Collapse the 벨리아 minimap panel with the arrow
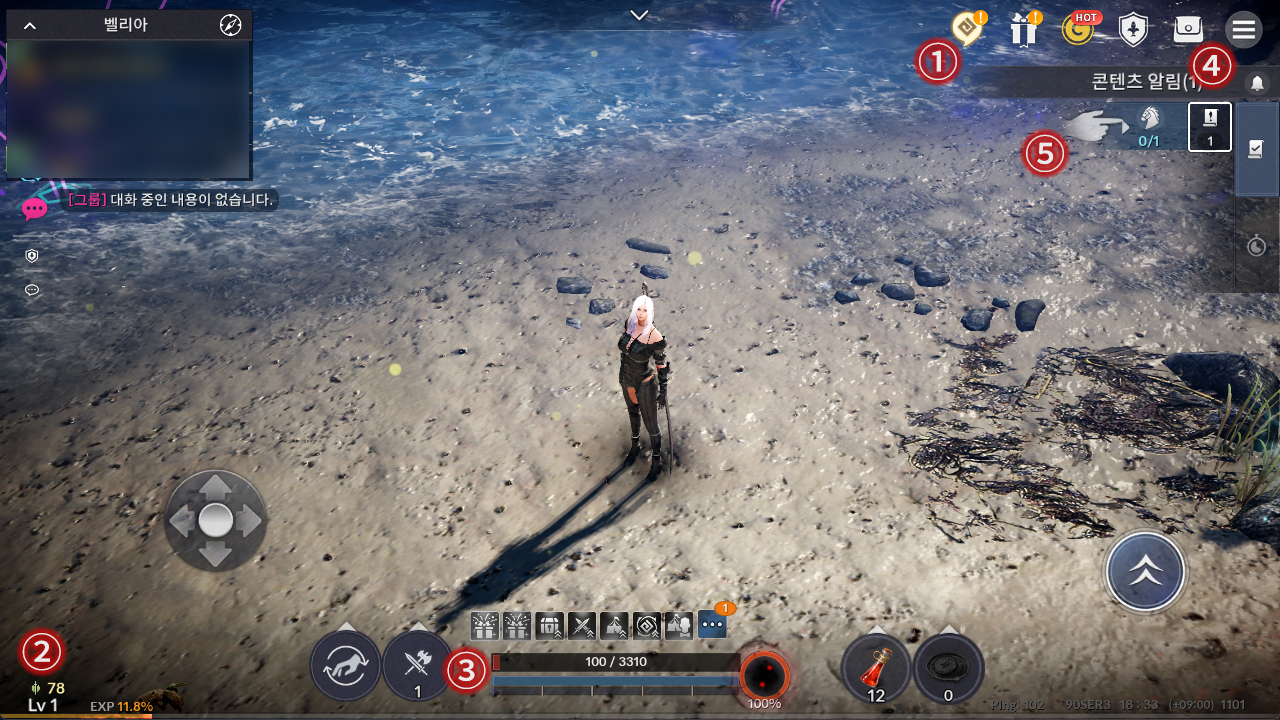Screen dimensions: 1280x720 (x=30, y=25)
